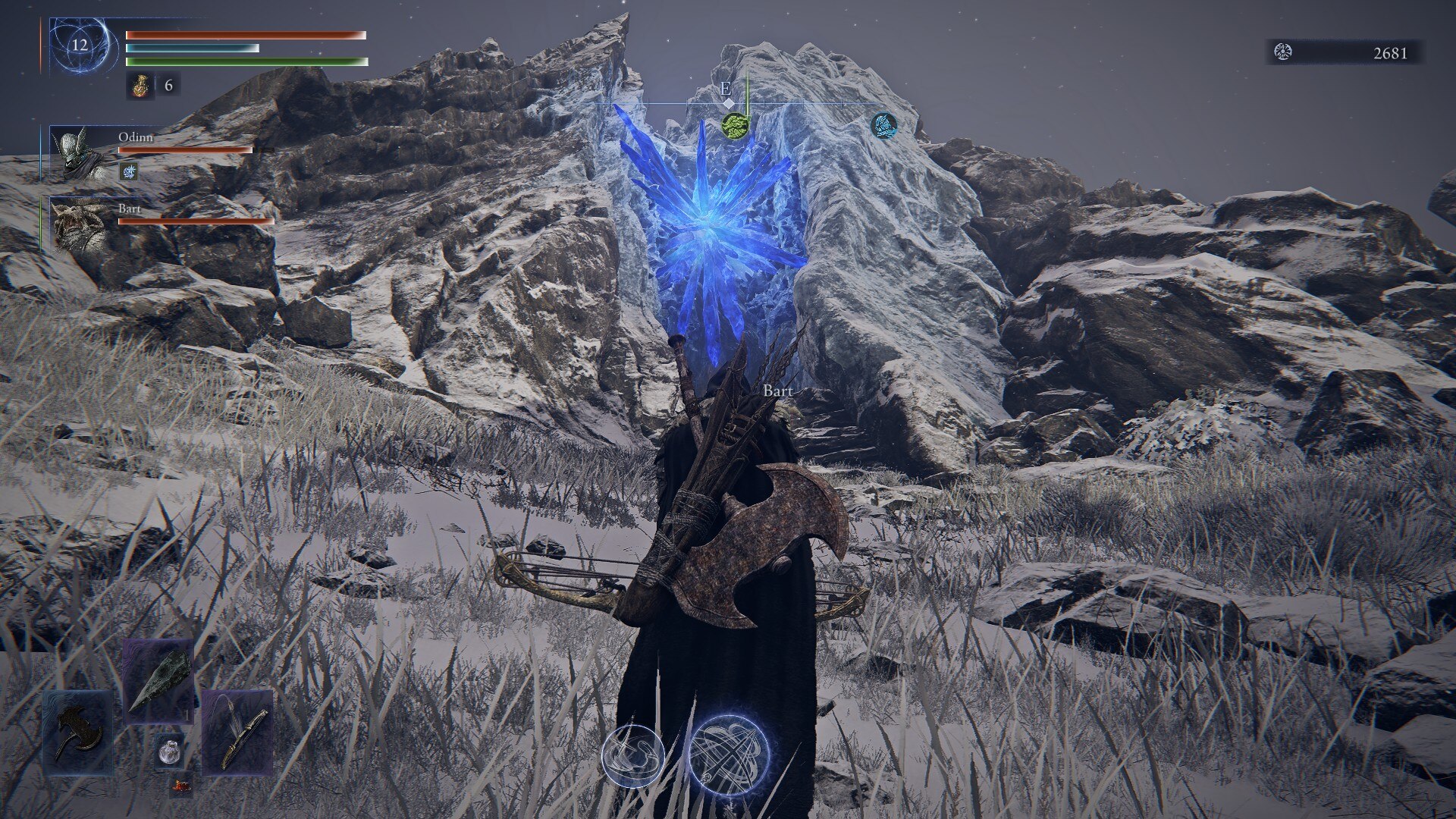Screen dimensions: 1456x819
Task: Select the bow weapon slot
Action: [237, 731]
